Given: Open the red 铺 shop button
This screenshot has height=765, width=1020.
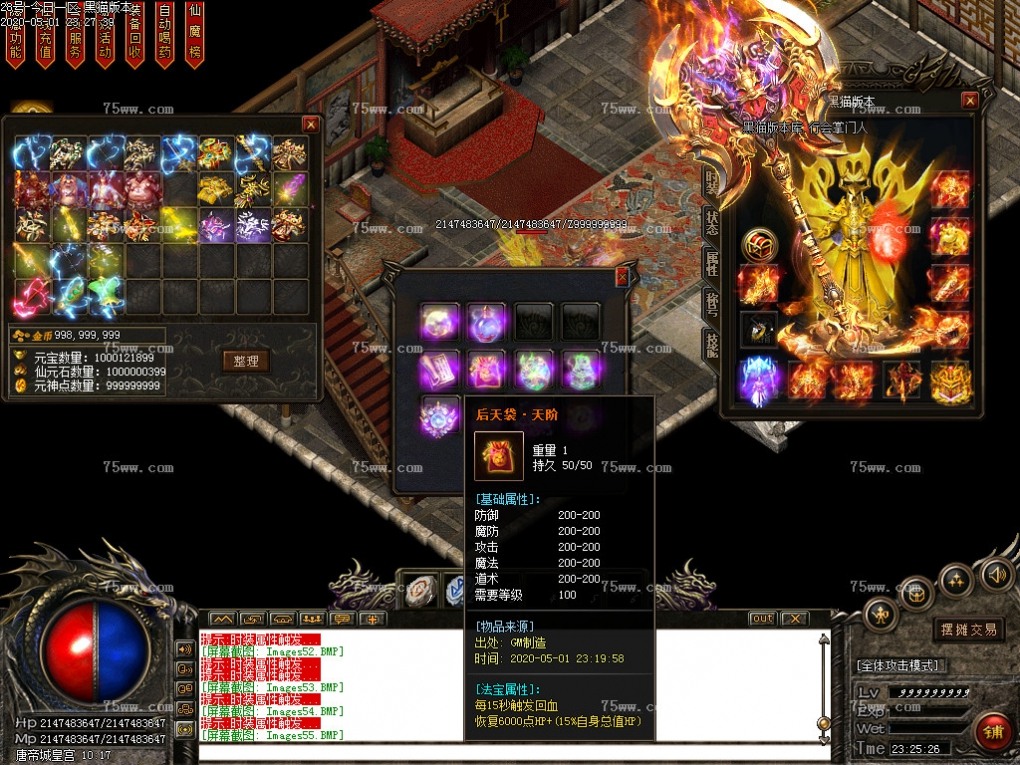Looking at the screenshot, I should [x=992, y=732].
